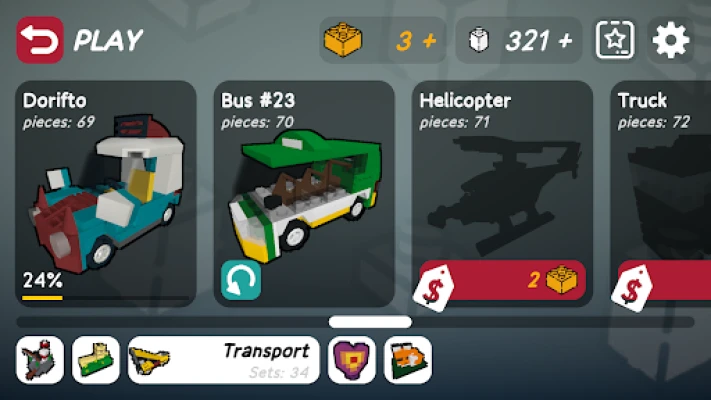Go back with the red arrow button

click(x=40, y=41)
